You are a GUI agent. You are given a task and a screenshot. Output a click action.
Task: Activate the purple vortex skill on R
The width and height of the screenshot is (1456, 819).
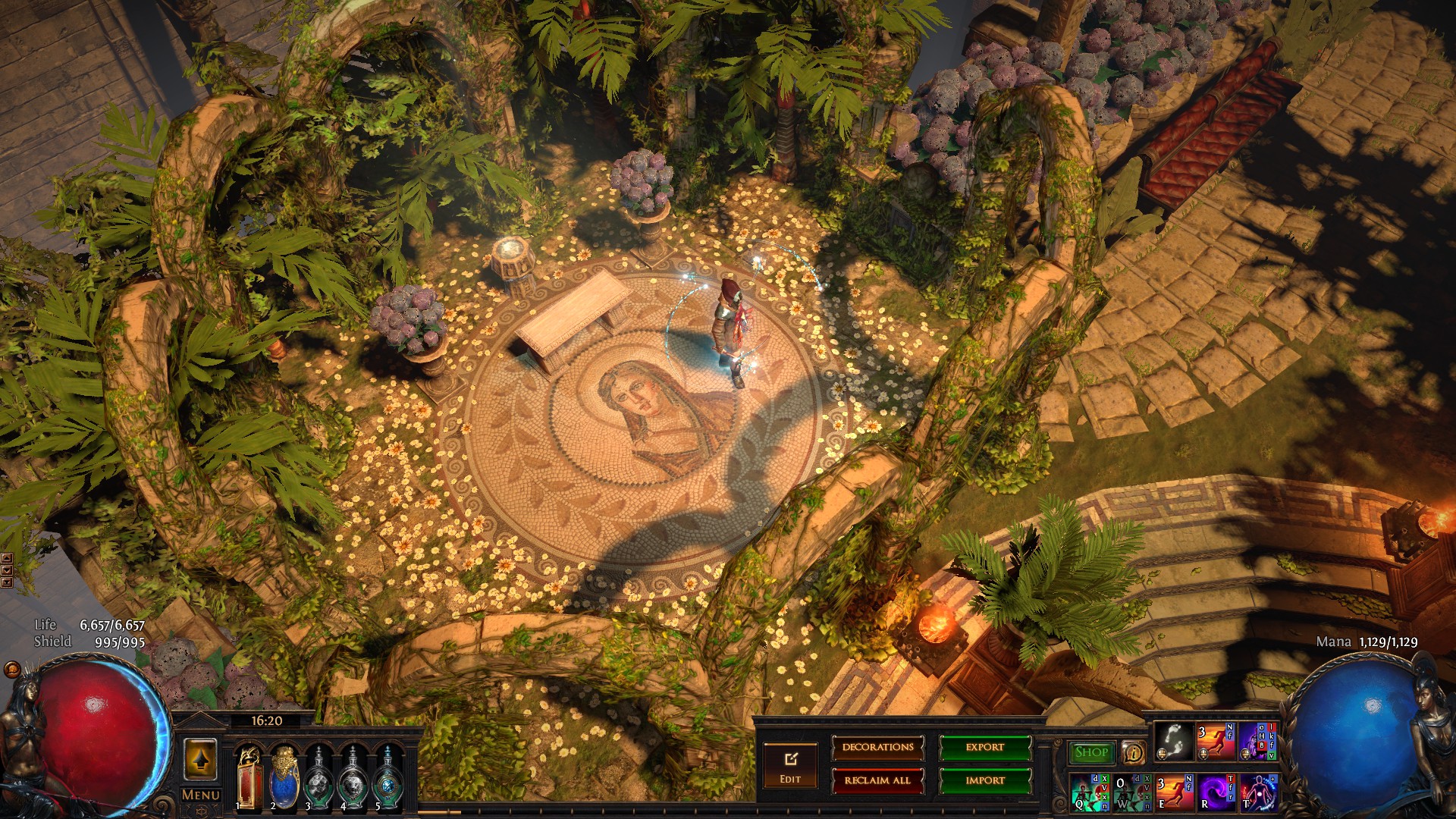pos(1217,791)
